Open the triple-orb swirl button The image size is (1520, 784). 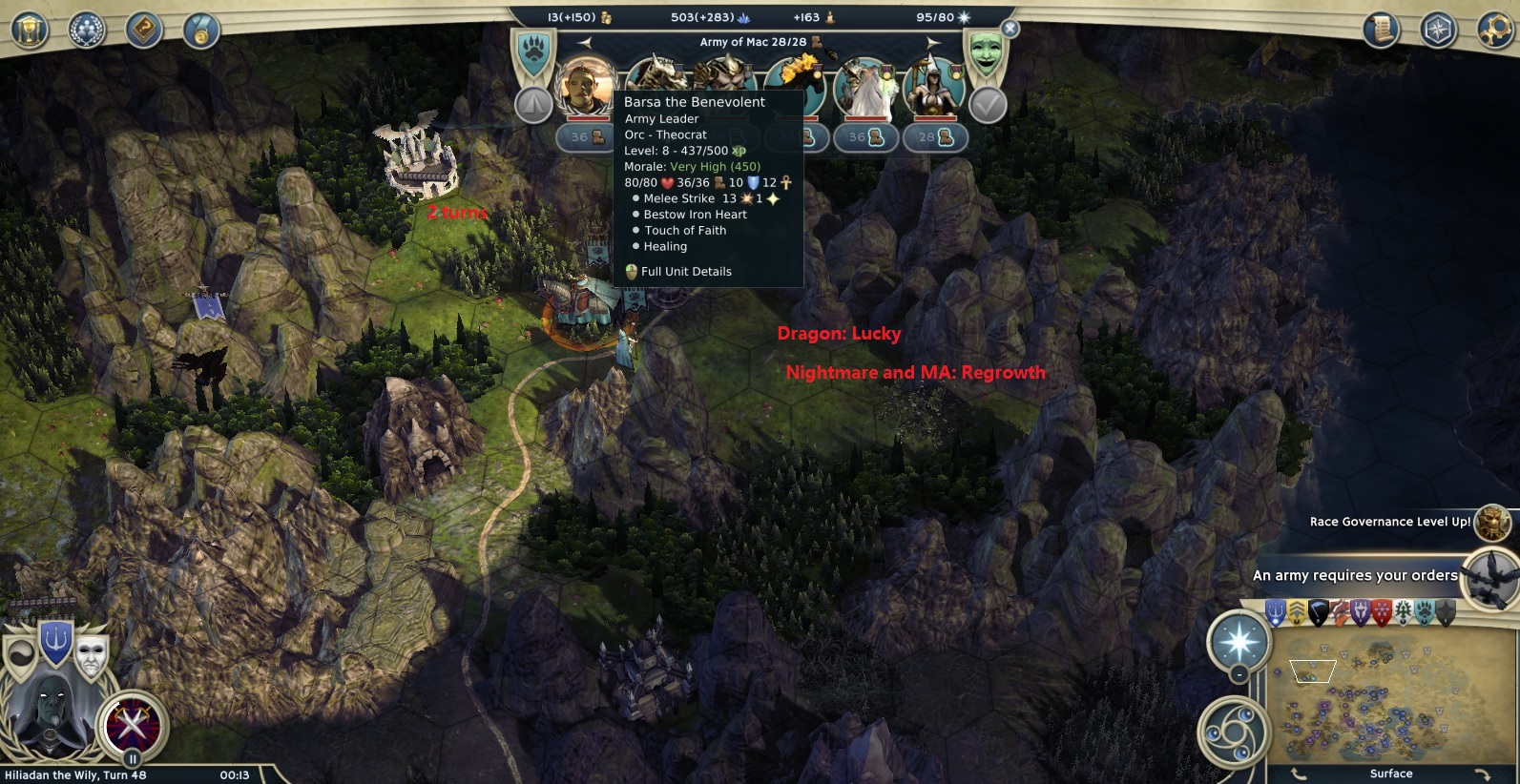coord(1229,732)
